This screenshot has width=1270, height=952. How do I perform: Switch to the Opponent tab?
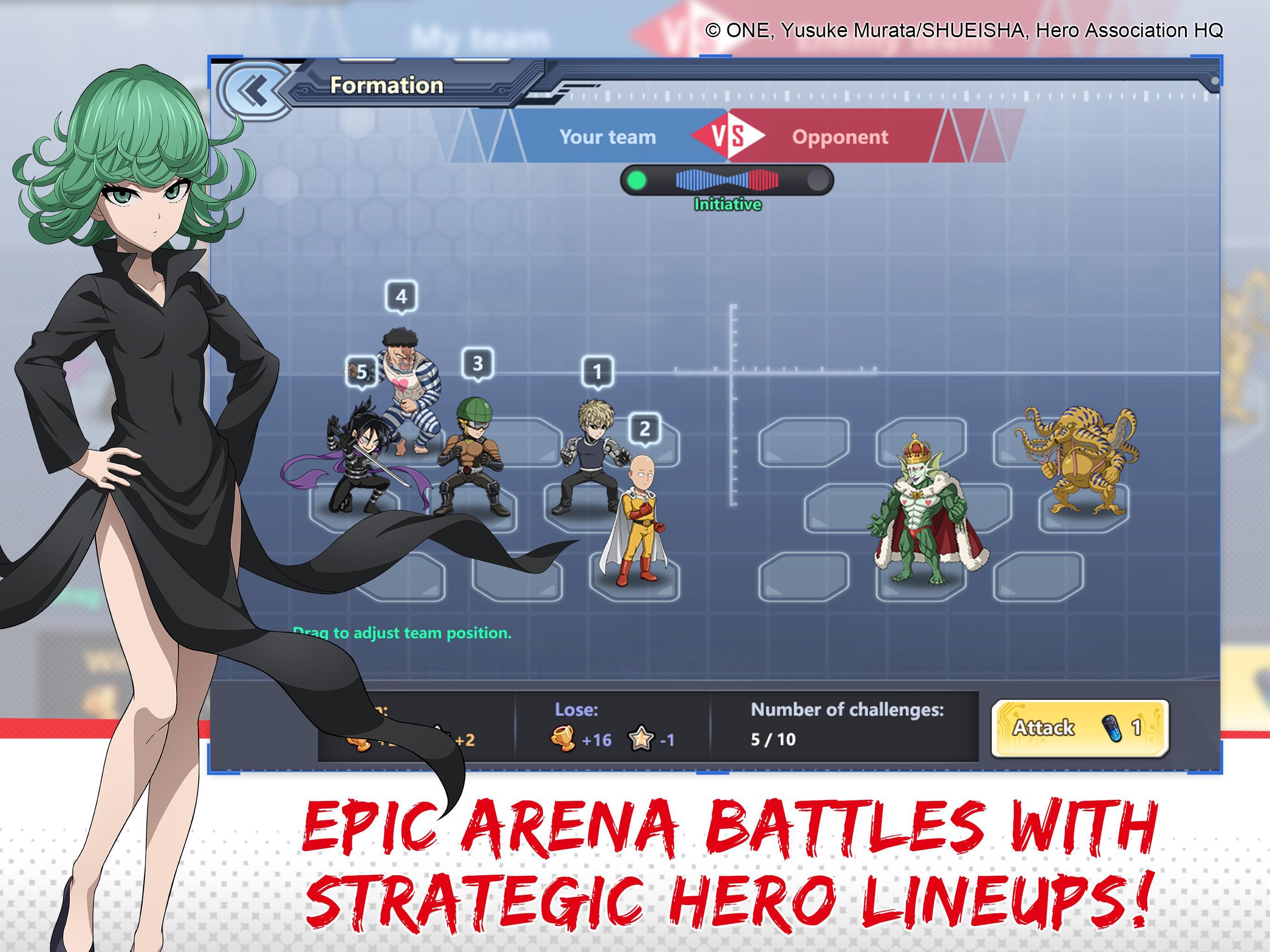[840, 137]
